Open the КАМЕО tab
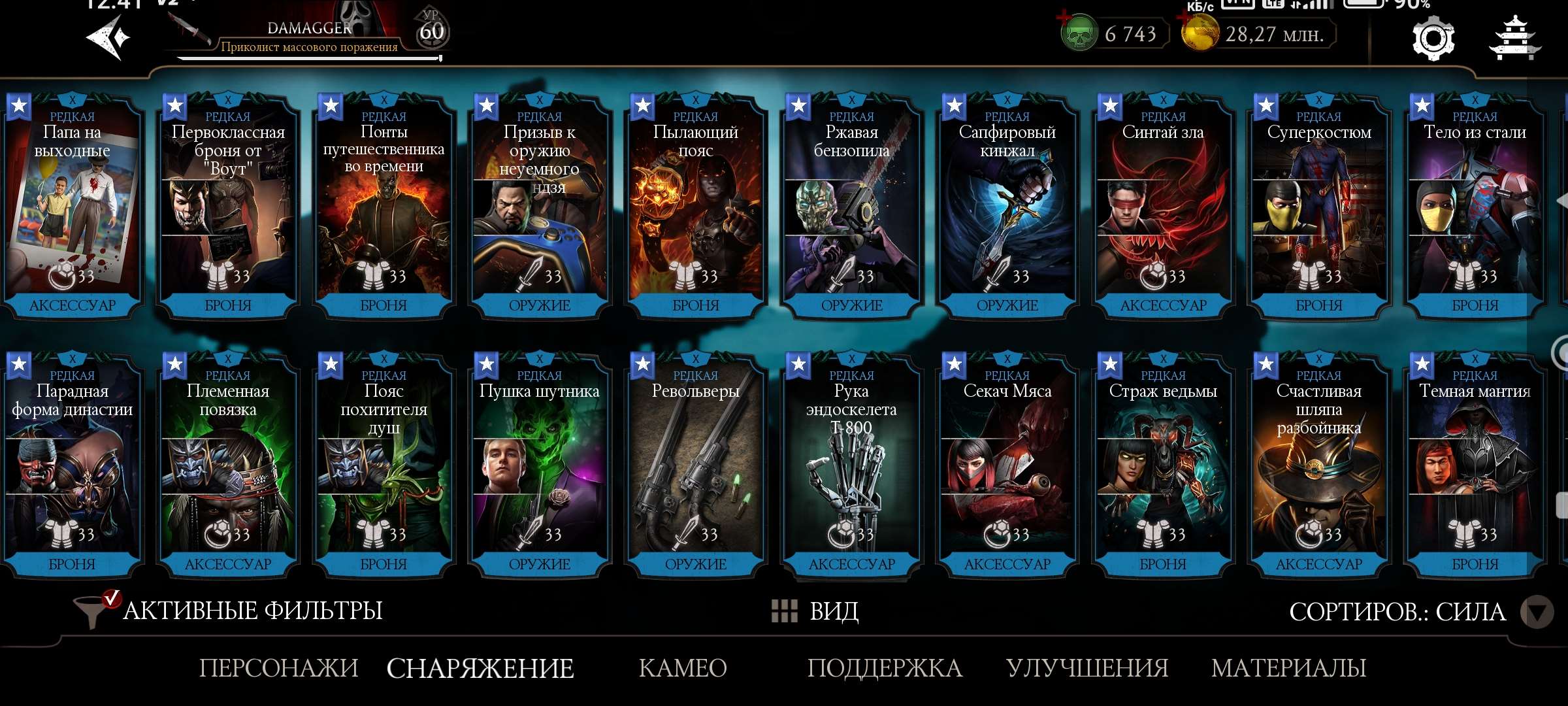 point(682,668)
